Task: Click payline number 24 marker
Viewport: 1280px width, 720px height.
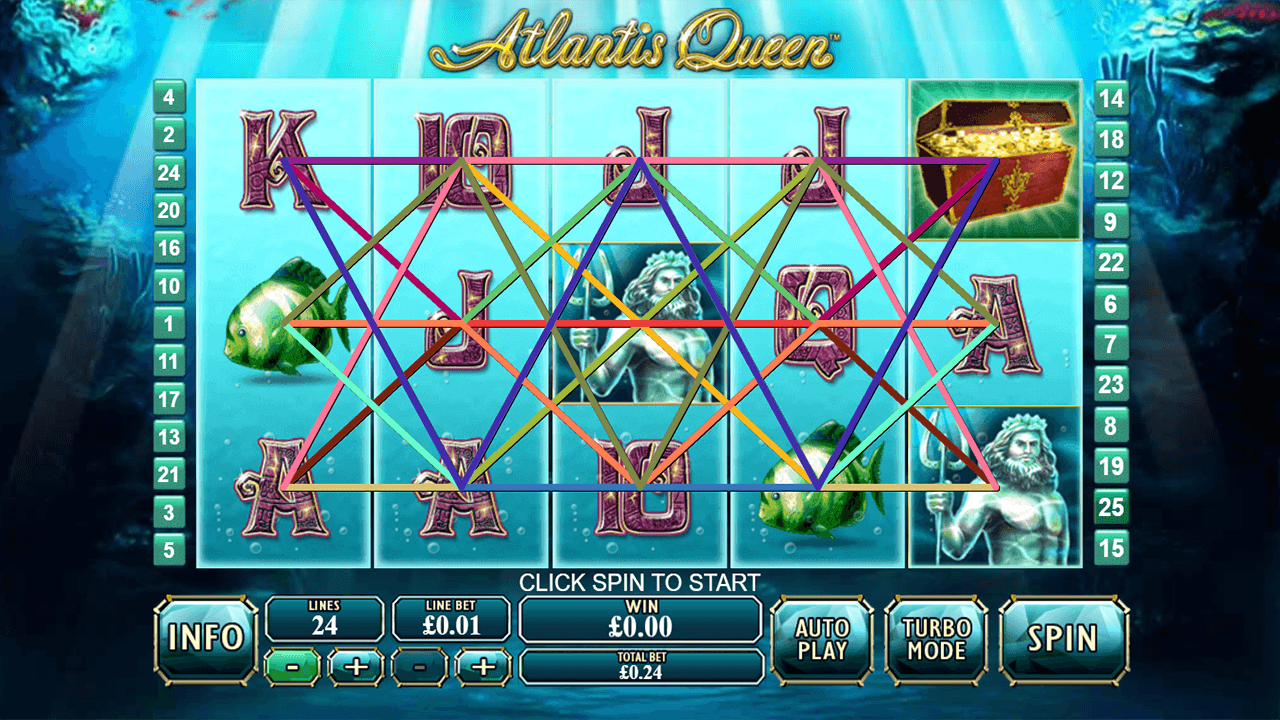Action: click(x=169, y=173)
